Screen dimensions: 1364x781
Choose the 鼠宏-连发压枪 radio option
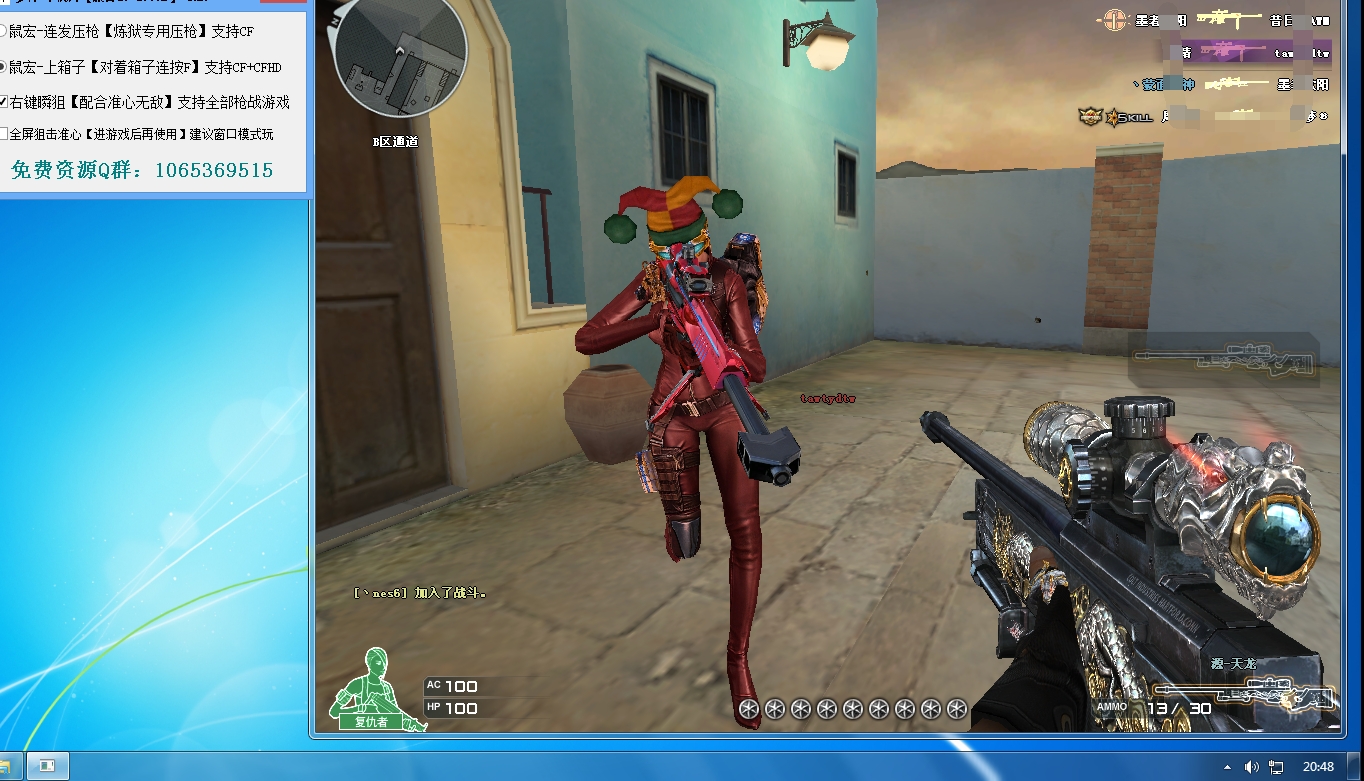(4, 32)
